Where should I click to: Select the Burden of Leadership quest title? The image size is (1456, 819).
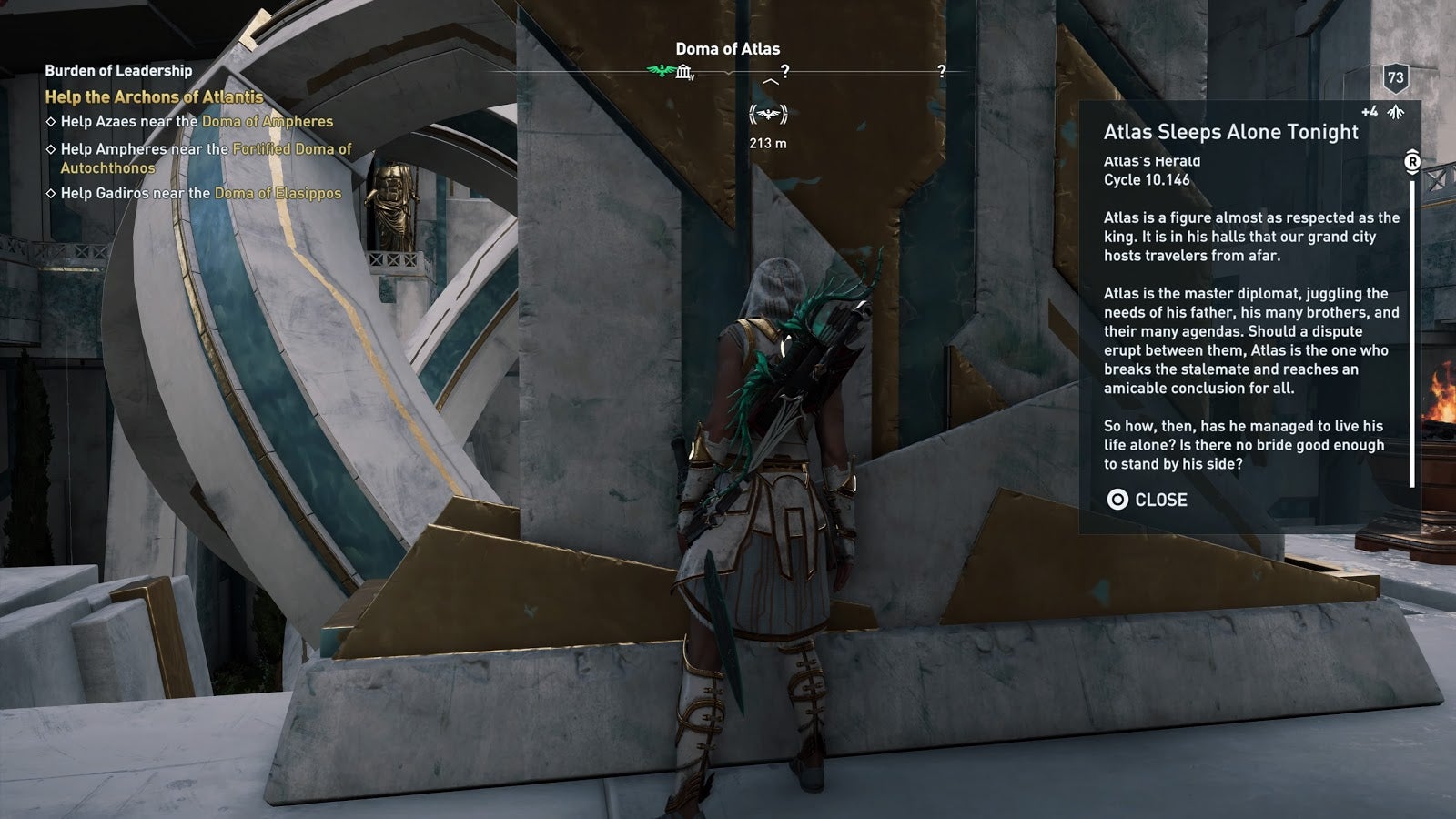118,70
